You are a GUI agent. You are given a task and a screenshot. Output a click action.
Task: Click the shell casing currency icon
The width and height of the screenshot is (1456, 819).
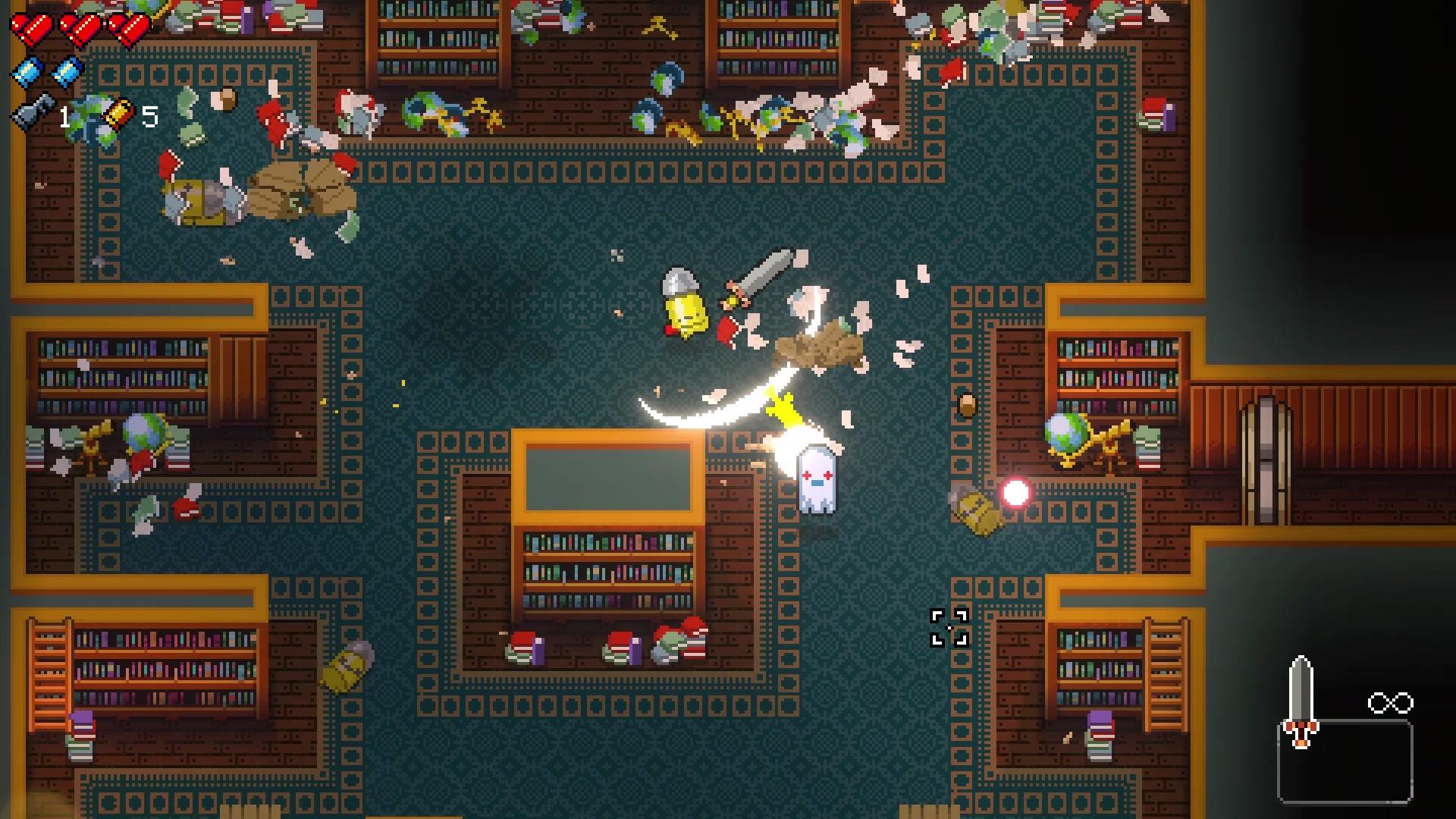coord(118,115)
